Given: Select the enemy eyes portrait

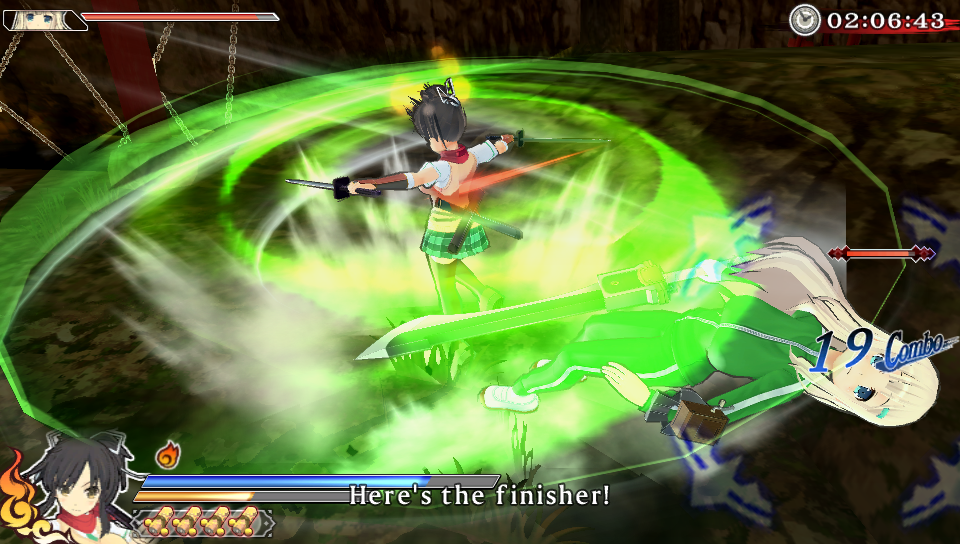Looking at the screenshot, I should point(45,19).
